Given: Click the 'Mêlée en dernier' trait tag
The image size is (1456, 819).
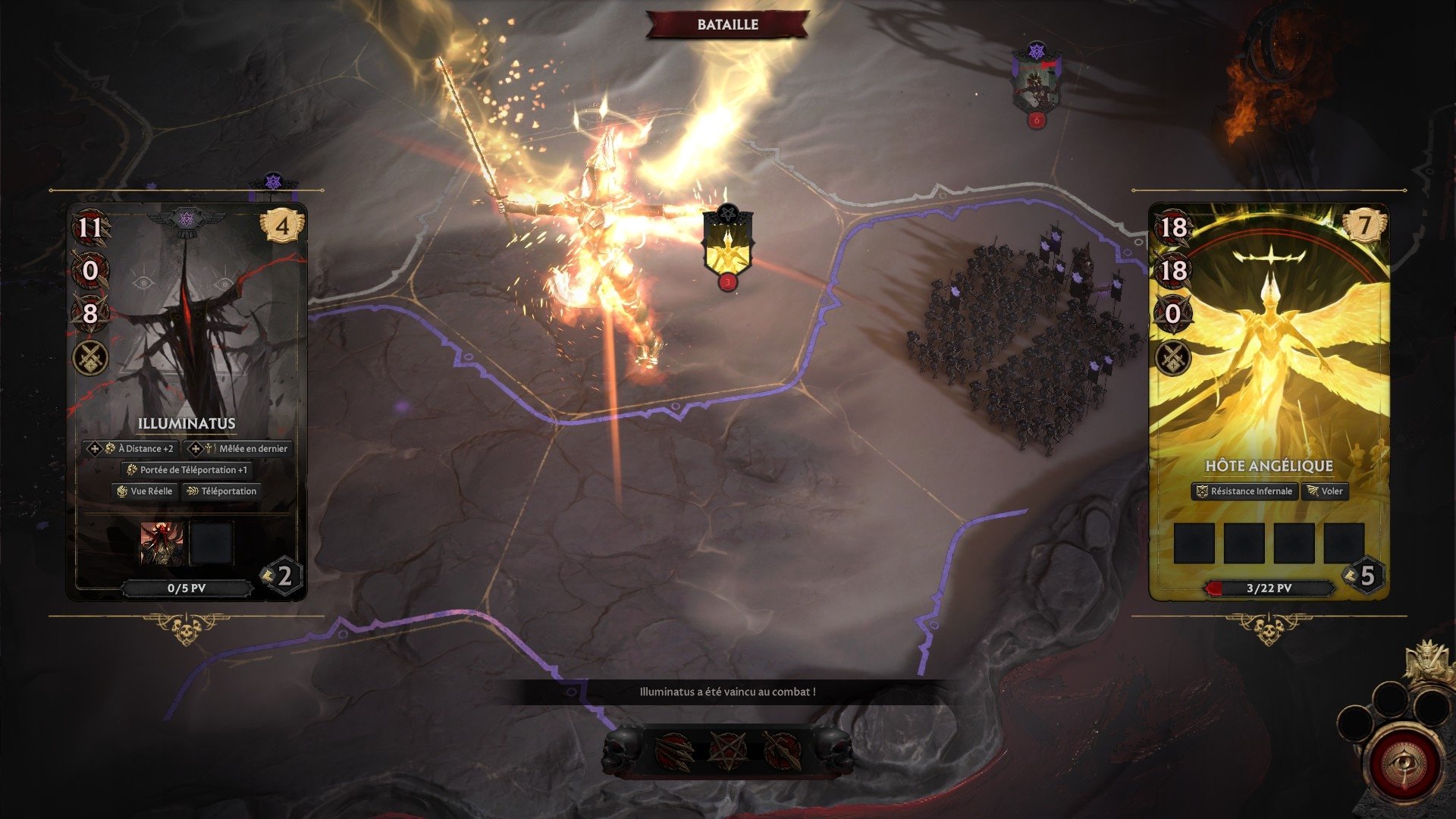Looking at the screenshot, I should tap(238, 449).
